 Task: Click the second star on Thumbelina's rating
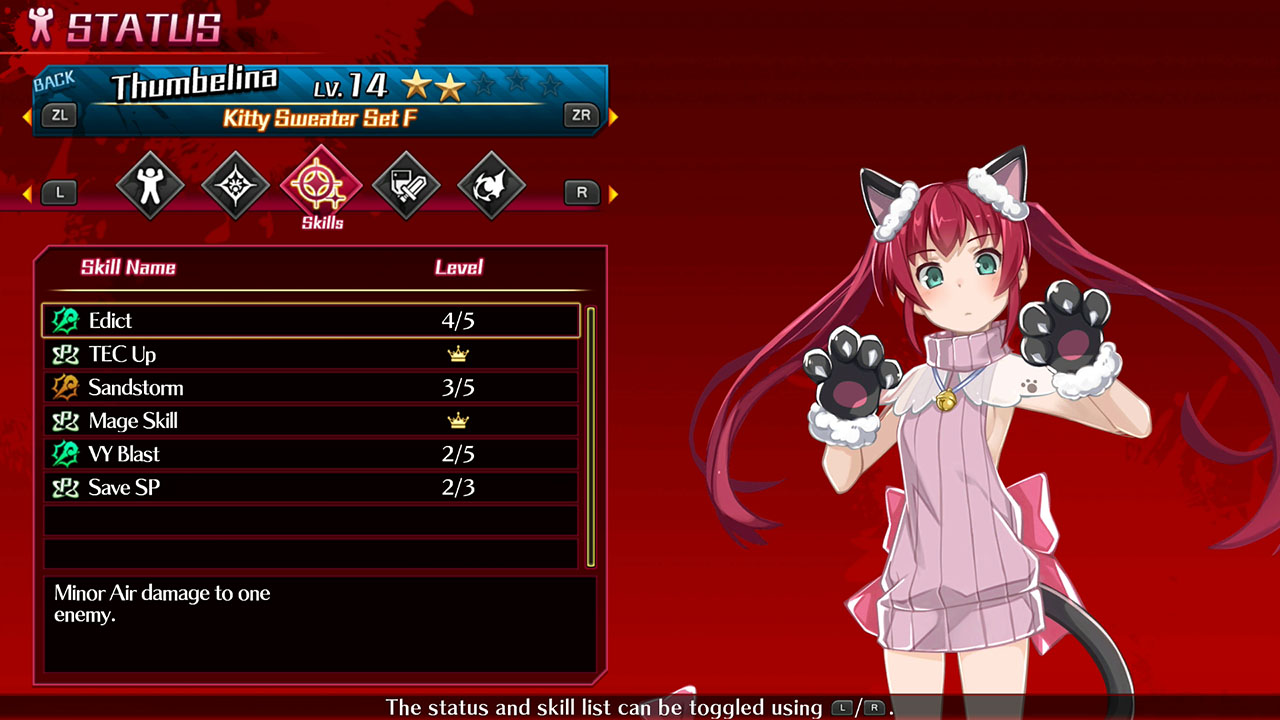448,87
